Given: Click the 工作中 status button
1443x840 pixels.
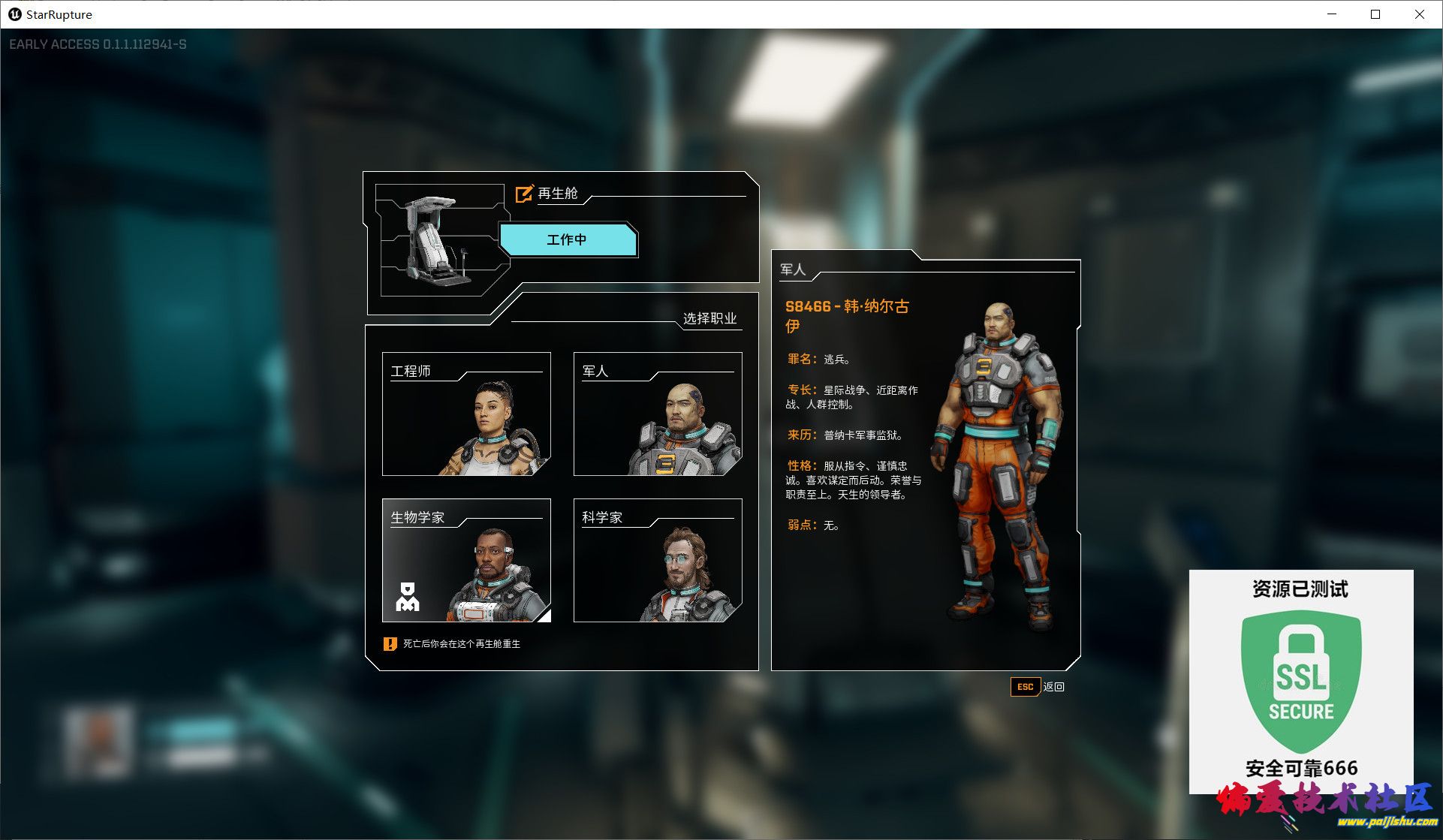Looking at the screenshot, I should [568, 240].
